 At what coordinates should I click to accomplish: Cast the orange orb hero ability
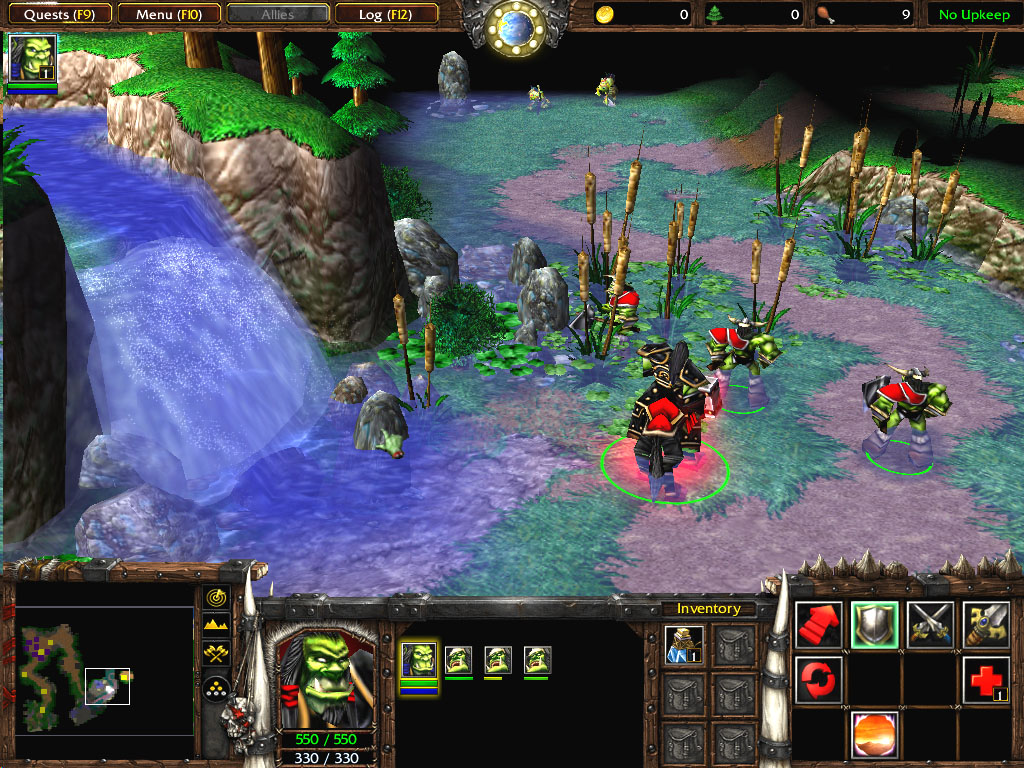[x=875, y=735]
